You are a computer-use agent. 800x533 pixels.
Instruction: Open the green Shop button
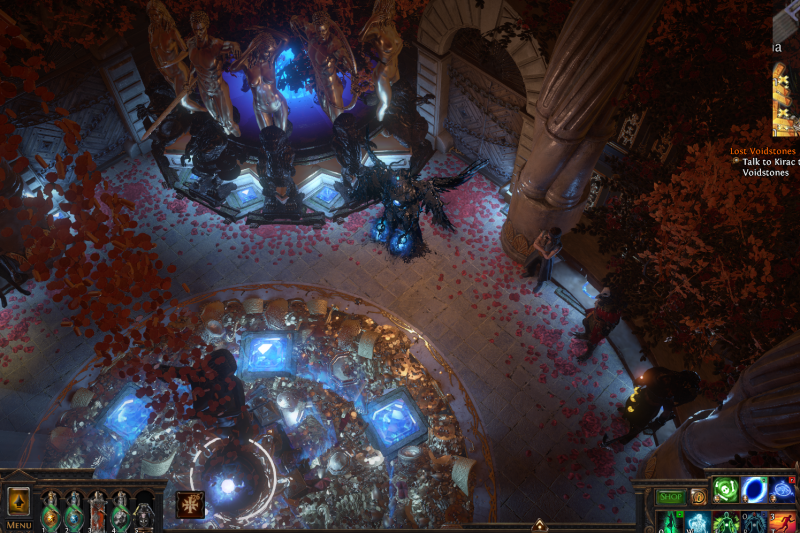click(671, 496)
